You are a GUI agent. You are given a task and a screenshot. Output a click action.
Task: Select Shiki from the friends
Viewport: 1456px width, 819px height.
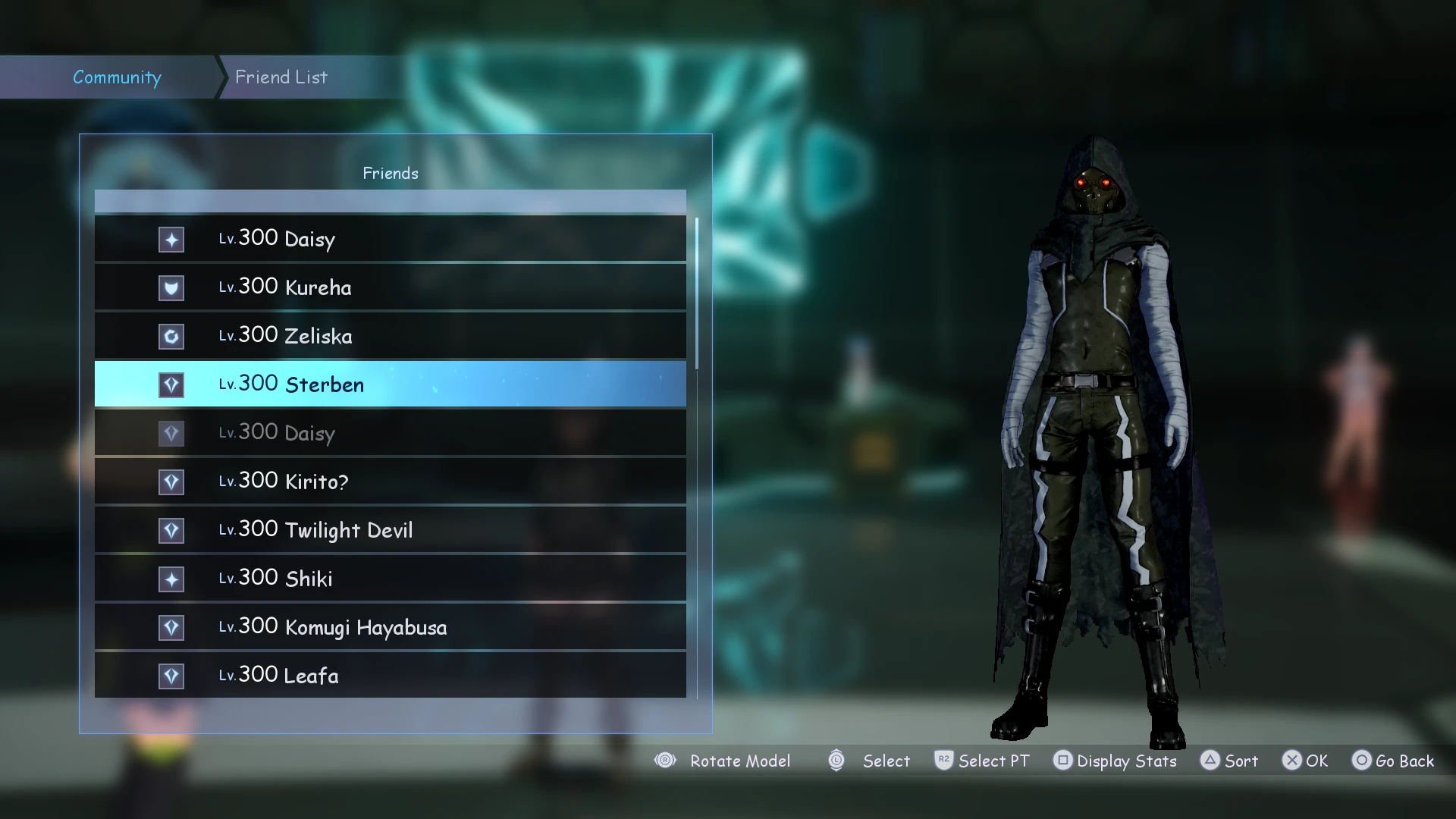(390, 579)
